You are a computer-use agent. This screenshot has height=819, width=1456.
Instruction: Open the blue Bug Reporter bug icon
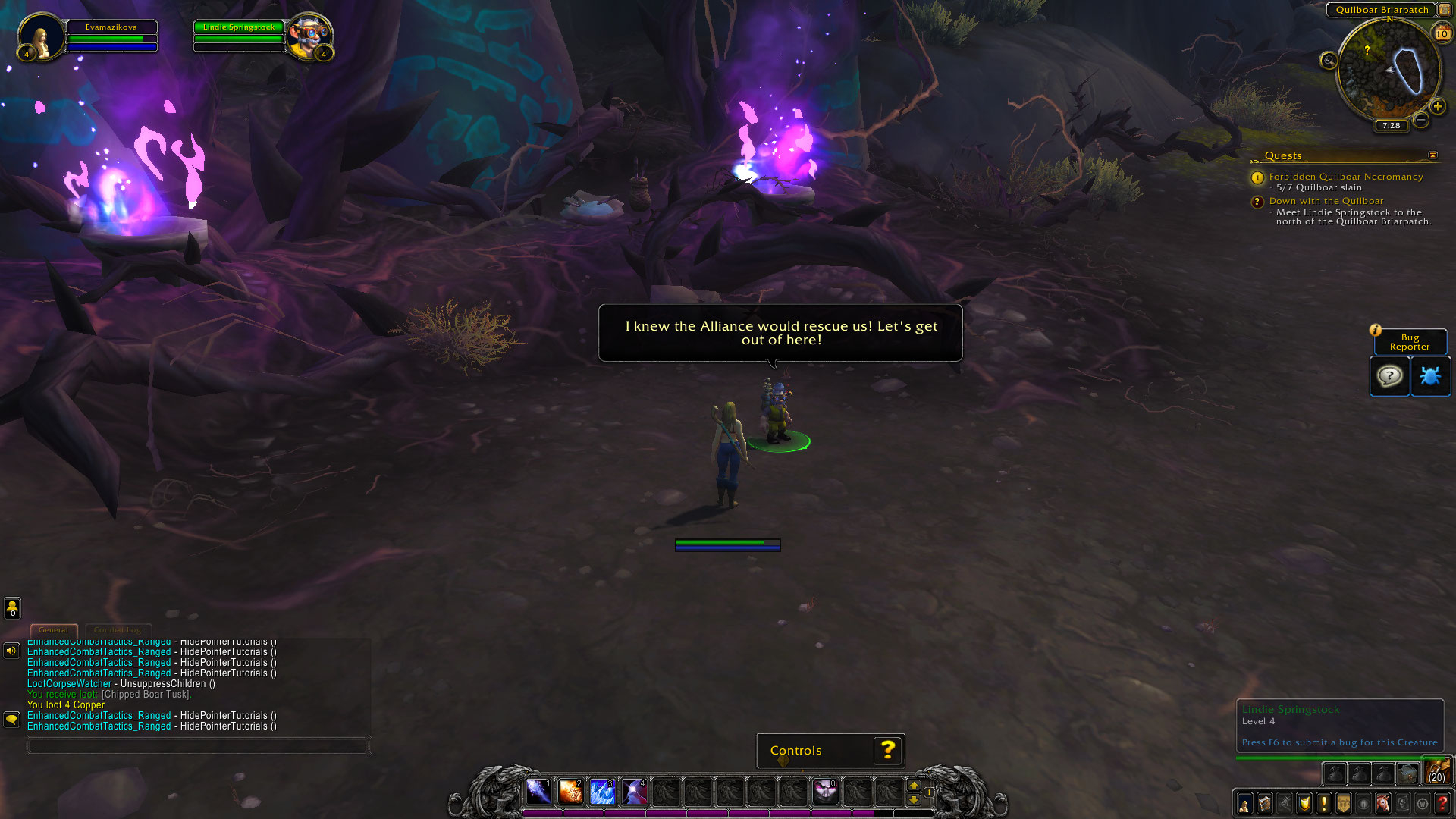click(1429, 376)
